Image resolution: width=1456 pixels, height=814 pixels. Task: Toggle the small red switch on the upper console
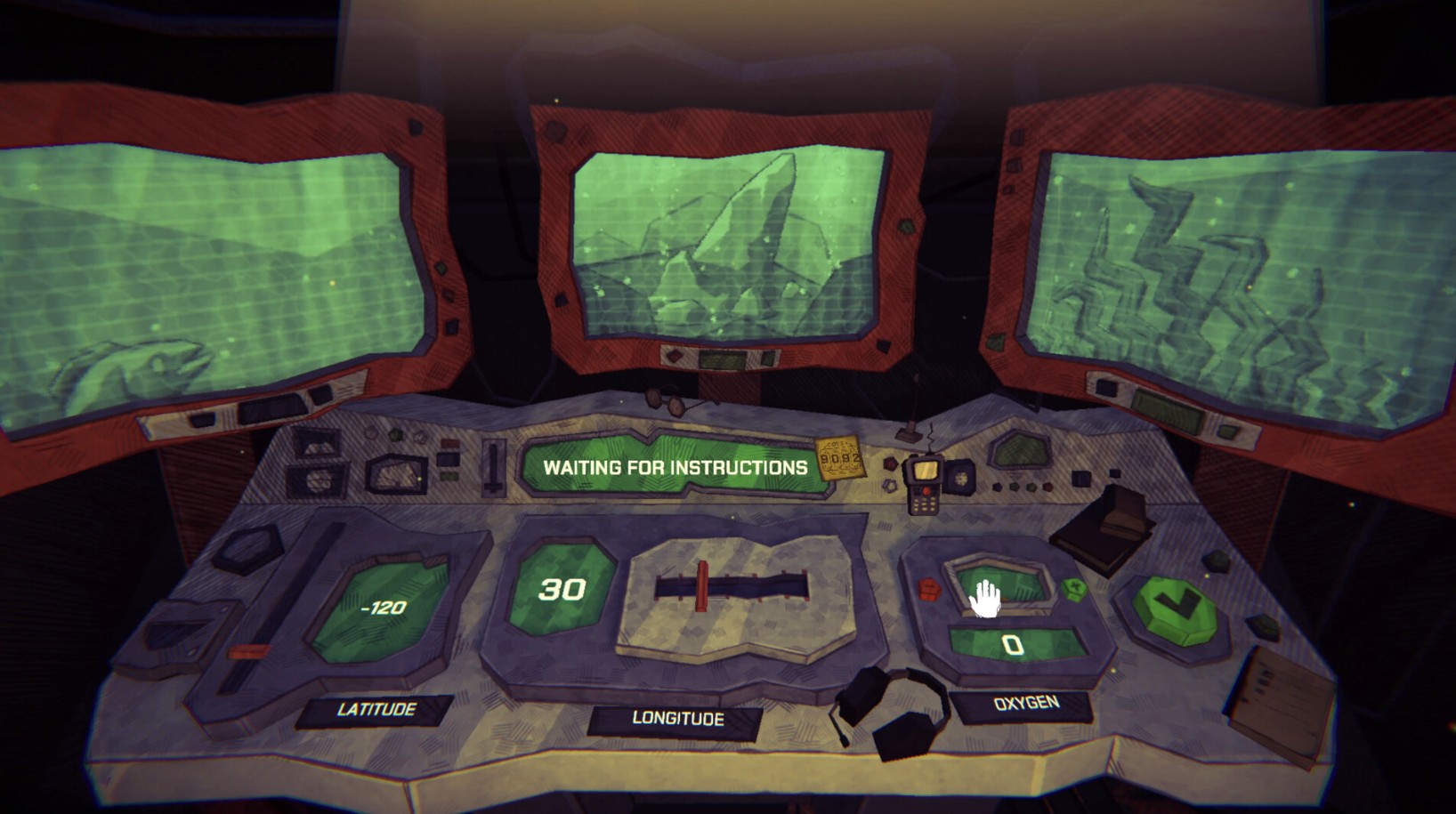(x=450, y=442)
